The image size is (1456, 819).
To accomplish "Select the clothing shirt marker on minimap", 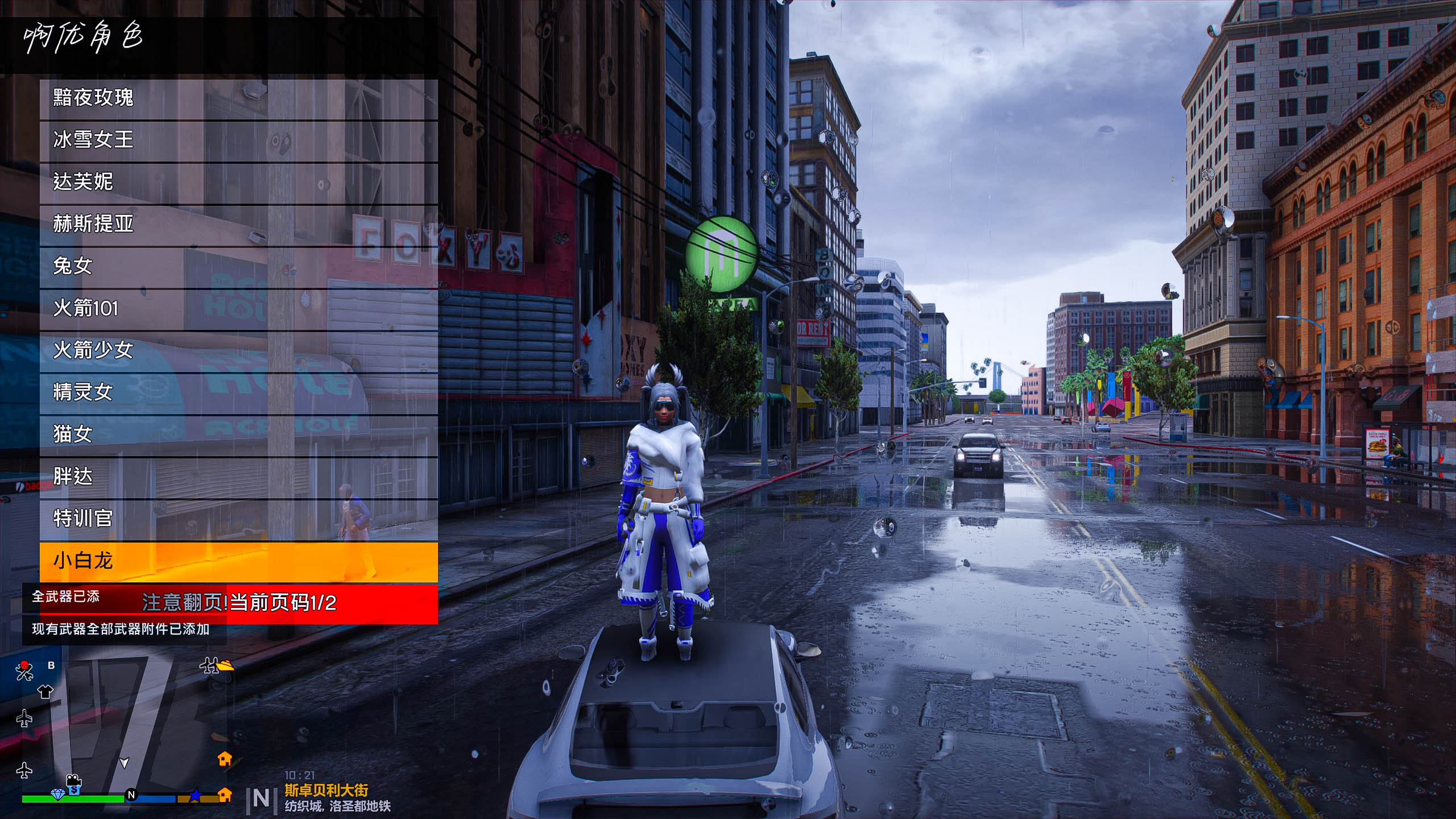I will 45,692.
